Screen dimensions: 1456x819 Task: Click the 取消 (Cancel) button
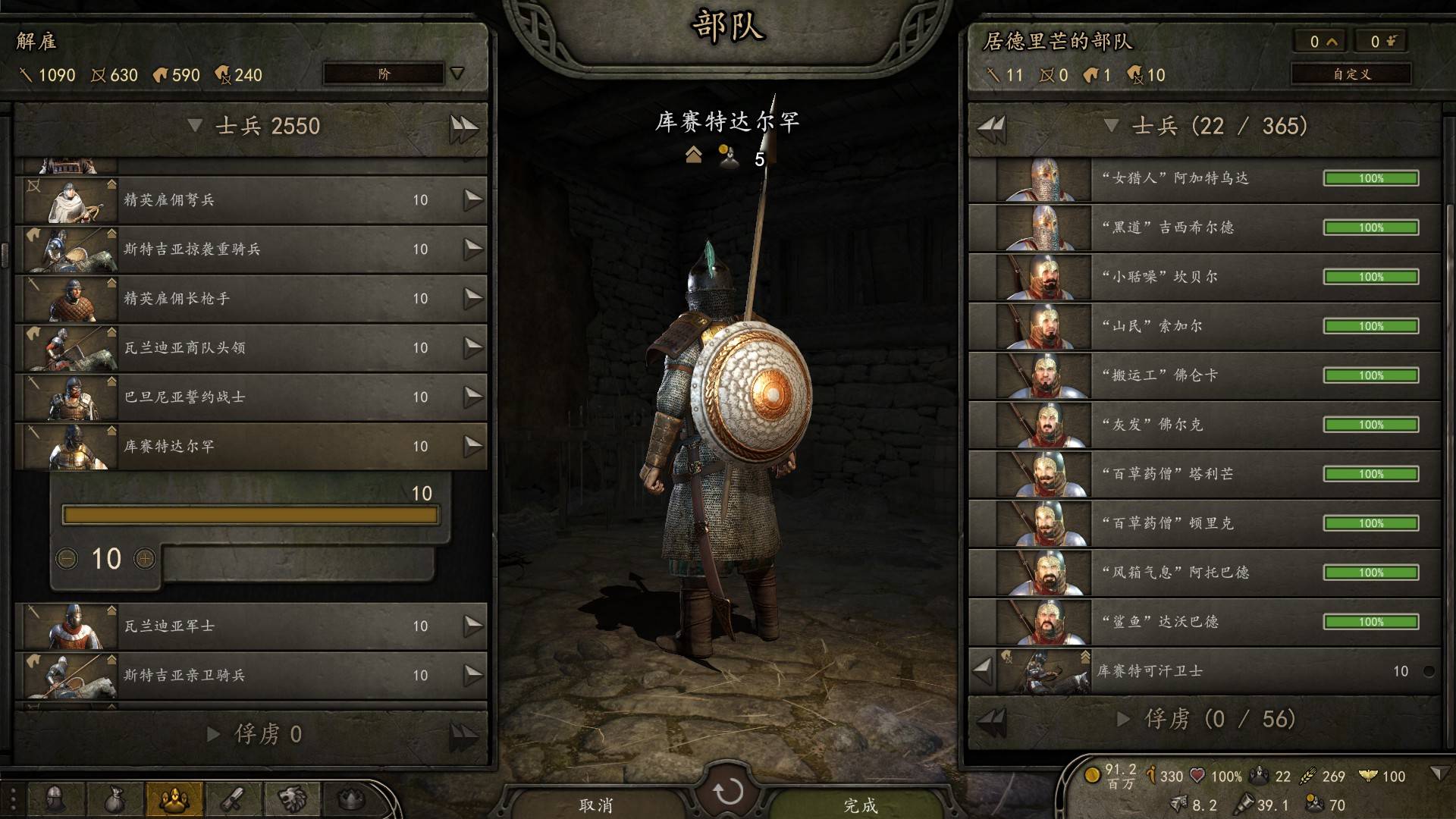596,805
